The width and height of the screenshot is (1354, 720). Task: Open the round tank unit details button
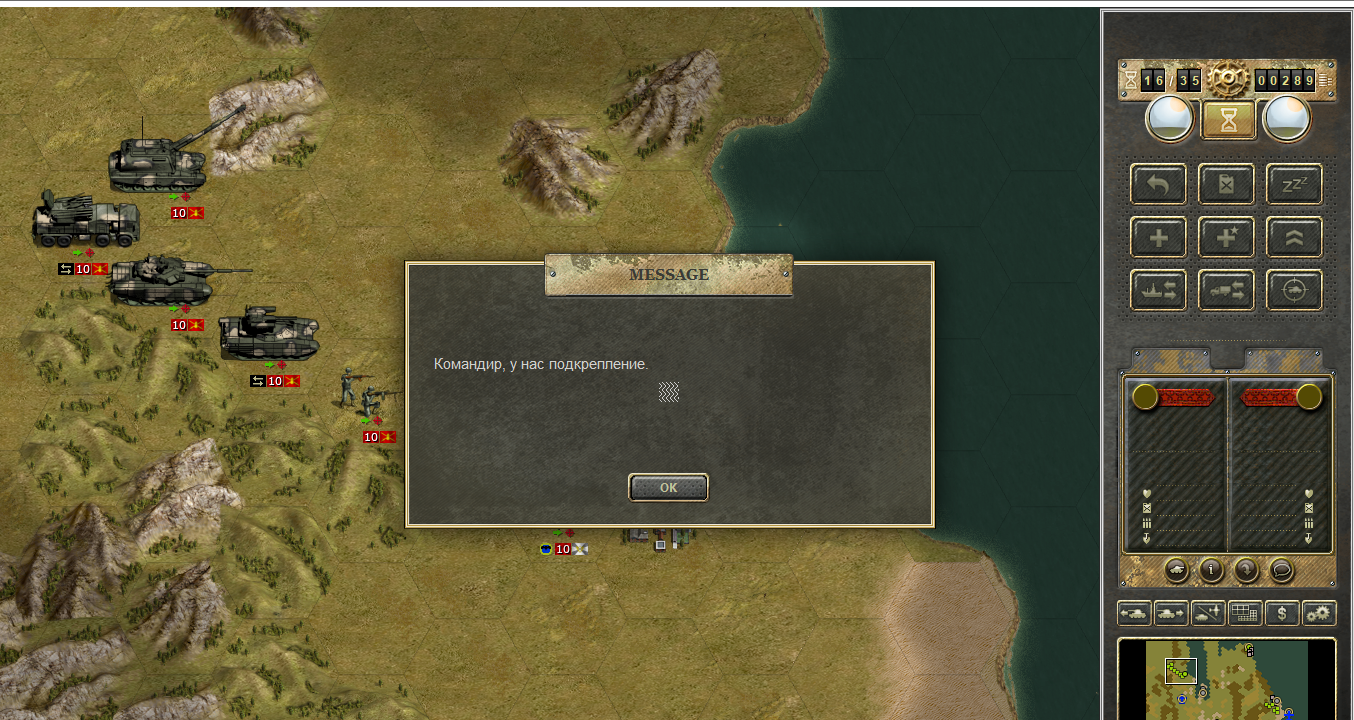coord(1177,570)
